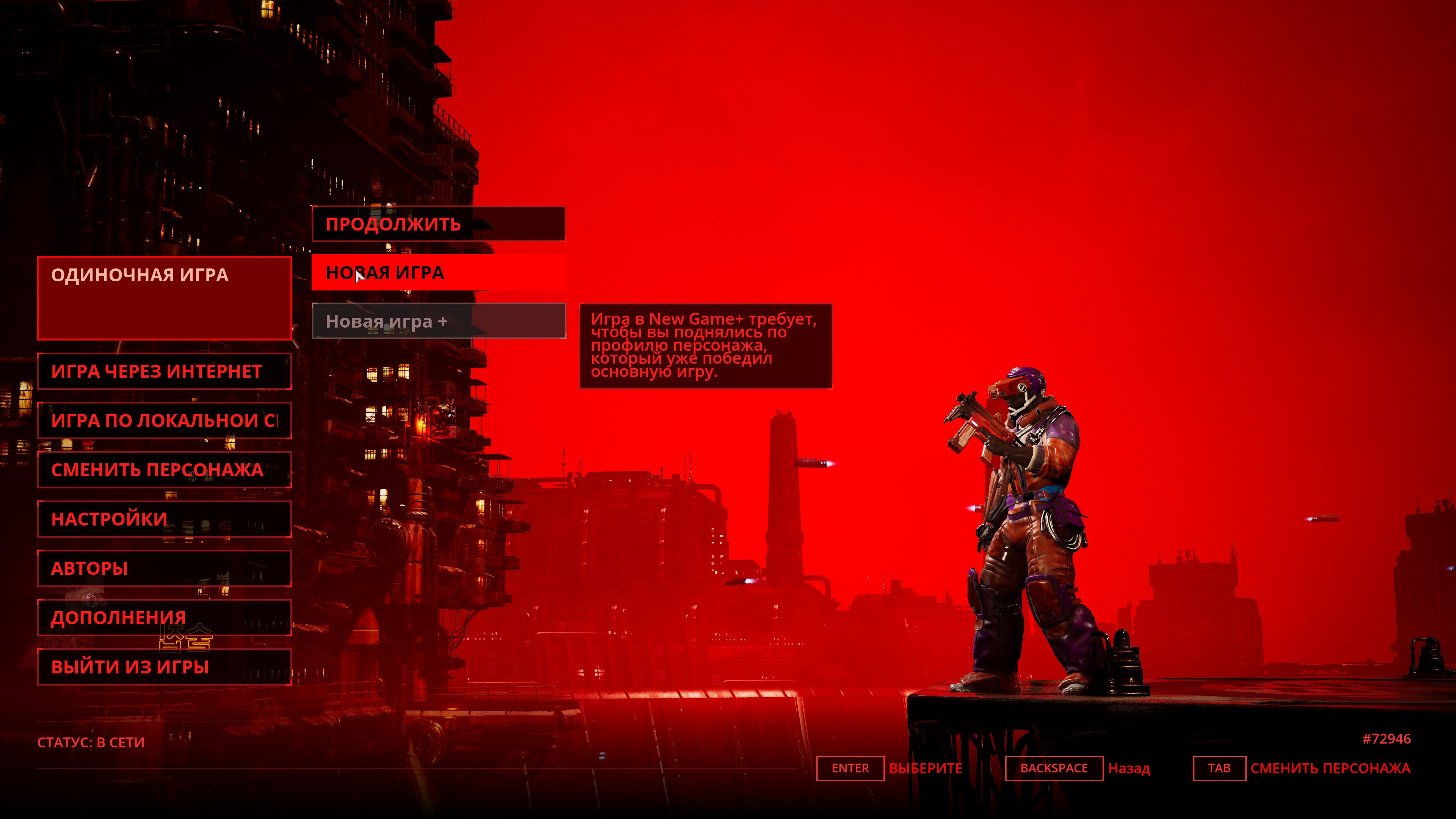1456x819 pixels.
Task: Choose ПРОДОЛЖИТЬ to continue the game
Action: 438,224
